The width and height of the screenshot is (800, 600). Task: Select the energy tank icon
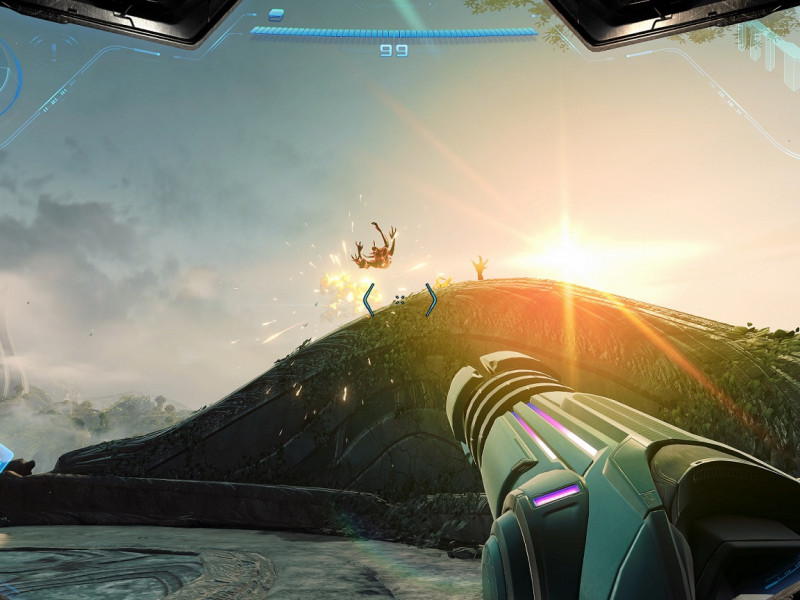click(276, 14)
